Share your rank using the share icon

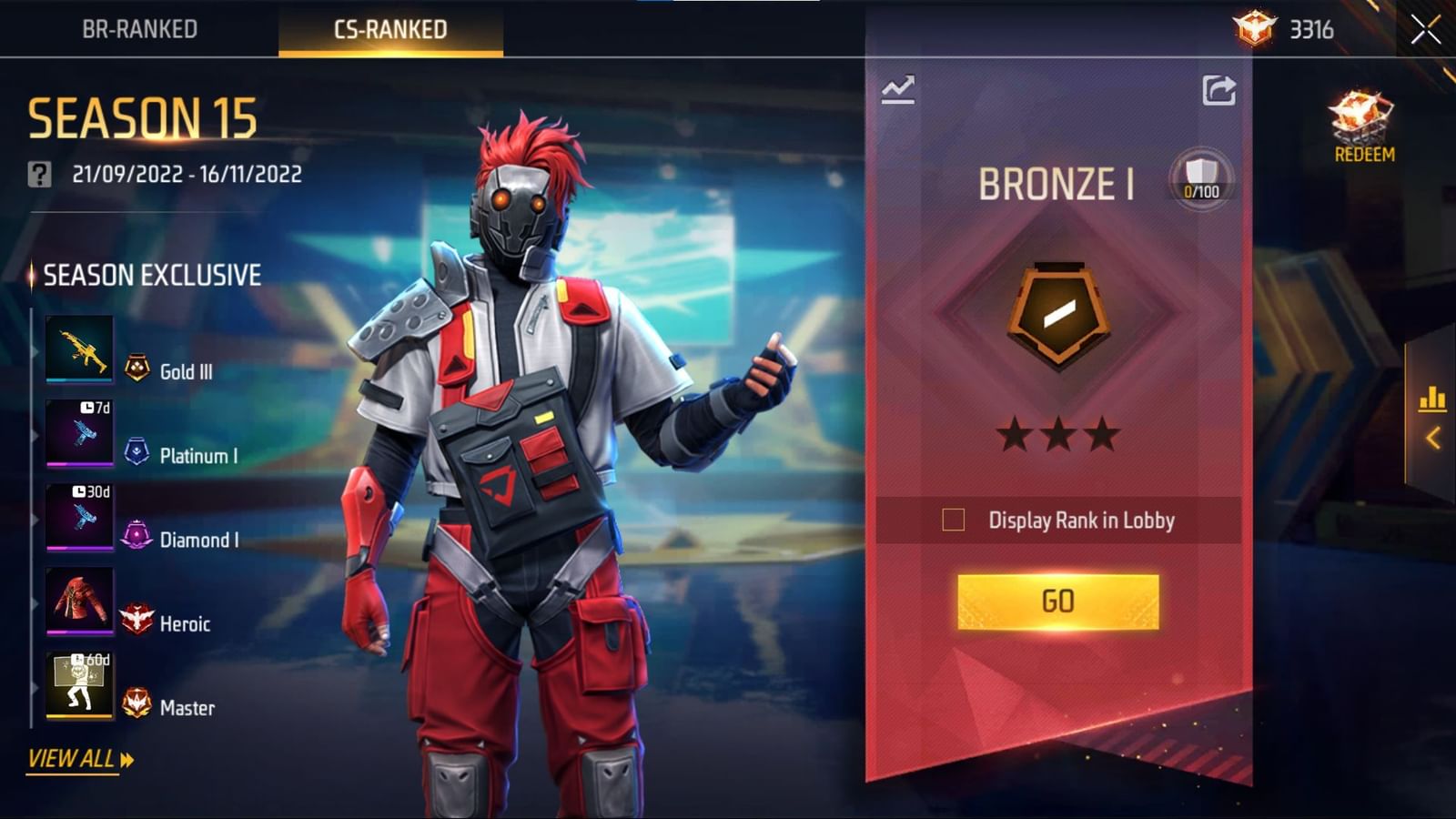[x=1219, y=88]
